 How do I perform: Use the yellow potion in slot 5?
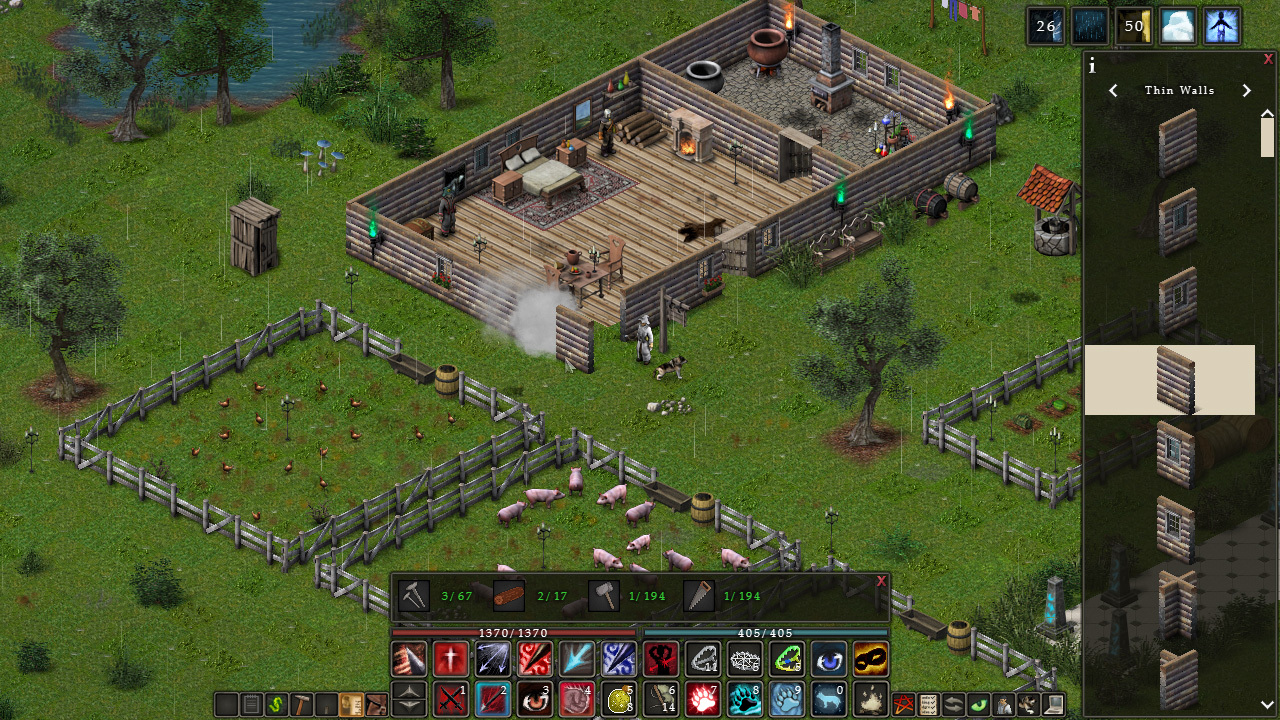(619, 699)
